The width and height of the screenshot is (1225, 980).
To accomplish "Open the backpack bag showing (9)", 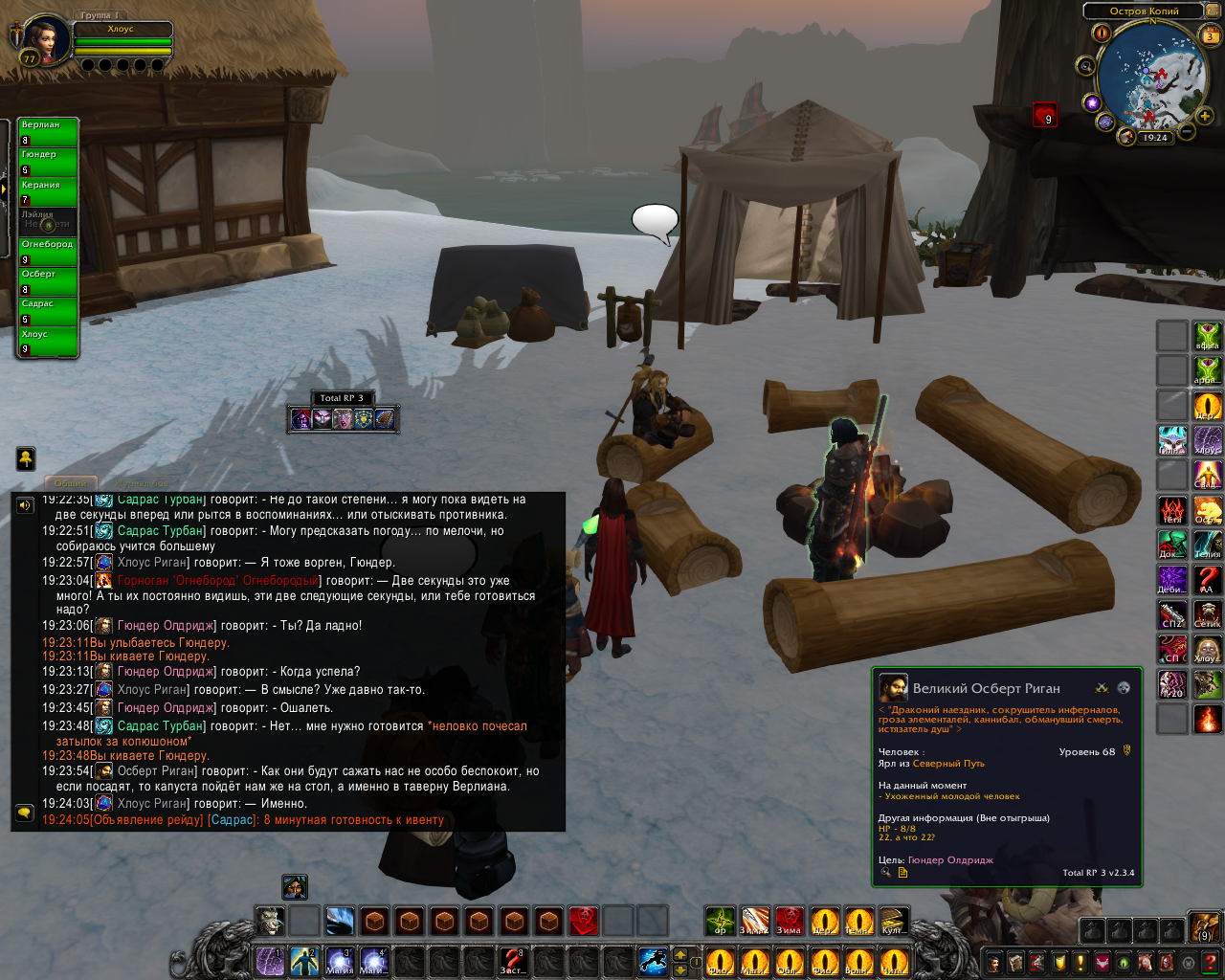I will coord(1203,927).
